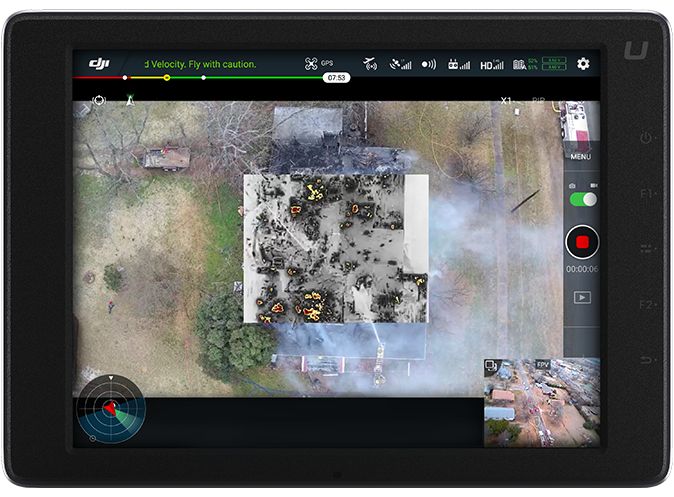Switch the X1 zoom level
Screen dimensions: 674x497
(506, 101)
